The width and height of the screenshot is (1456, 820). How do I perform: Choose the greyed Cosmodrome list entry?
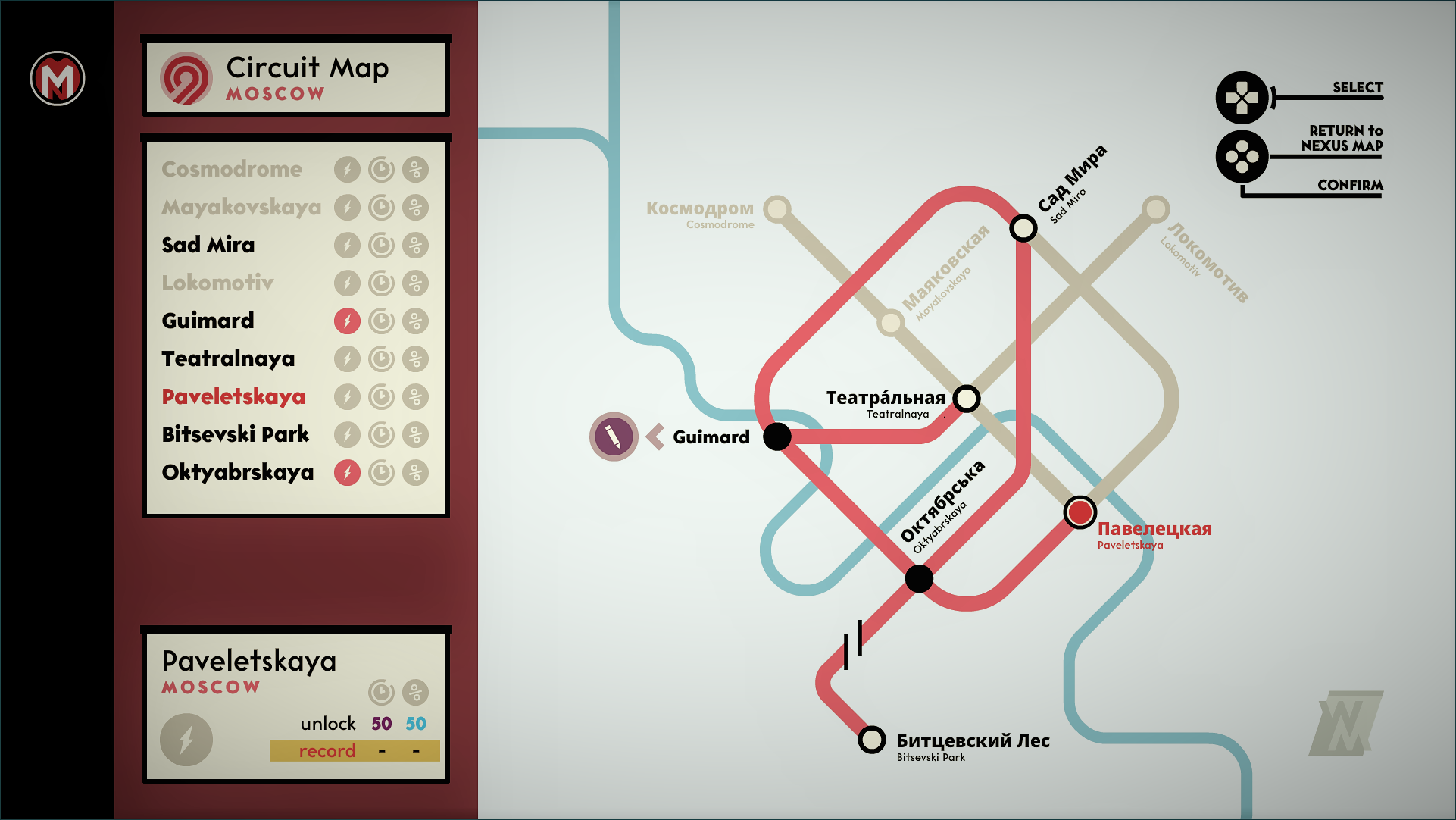(x=232, y=169)
